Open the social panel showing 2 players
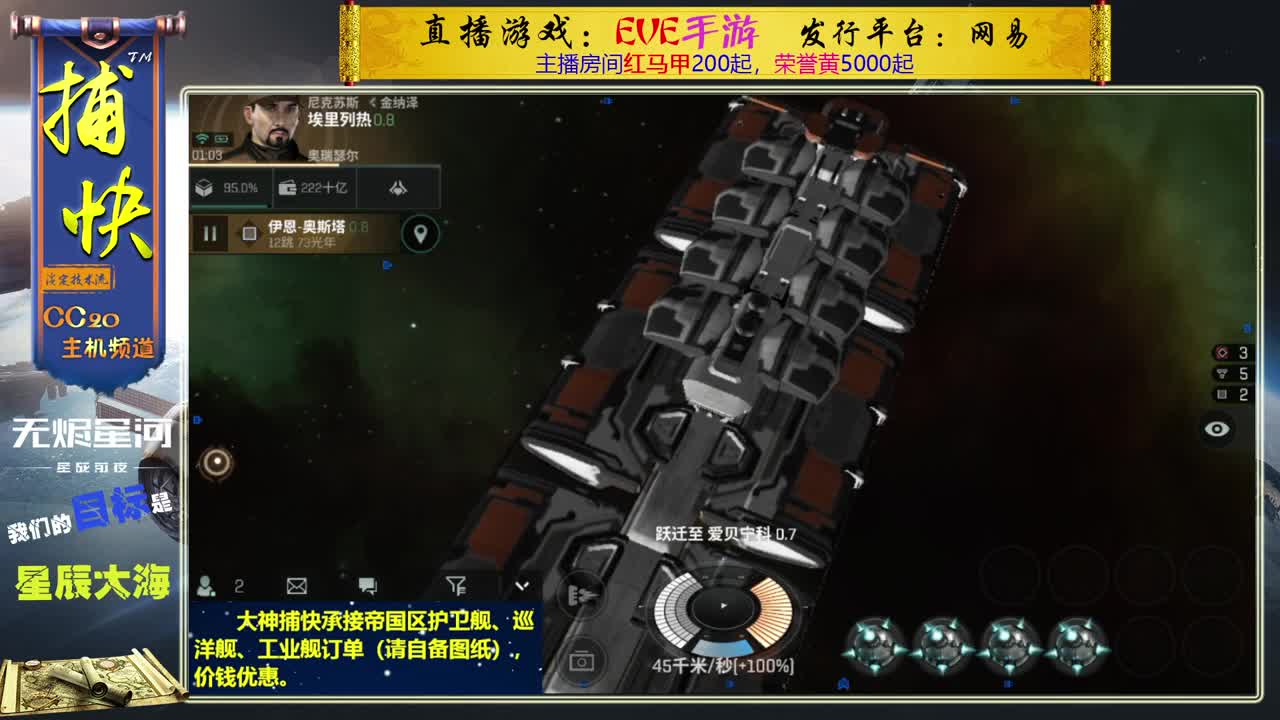This screenshot has width=1280, height=720. (x=207, y=585)
